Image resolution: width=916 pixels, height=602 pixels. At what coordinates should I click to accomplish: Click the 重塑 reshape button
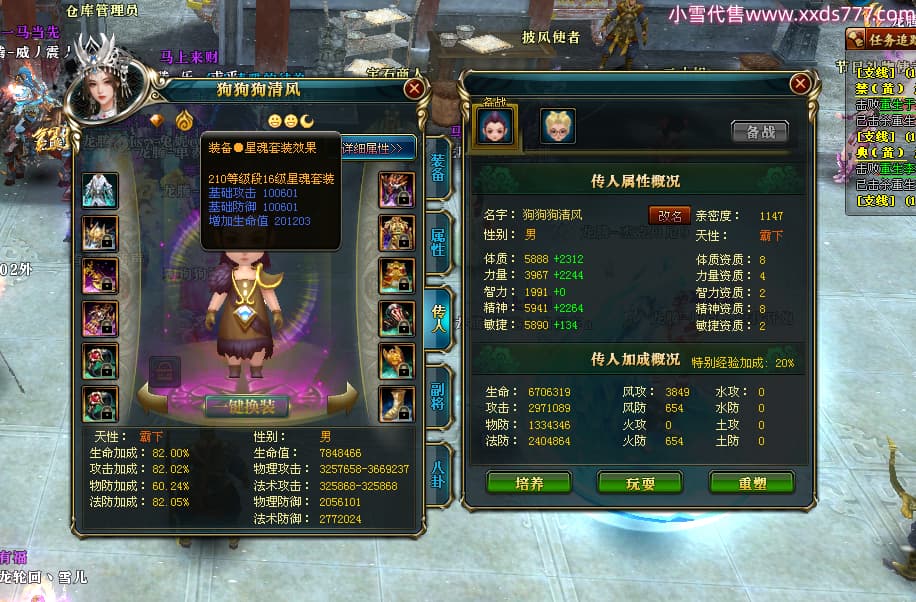(751, 483)
